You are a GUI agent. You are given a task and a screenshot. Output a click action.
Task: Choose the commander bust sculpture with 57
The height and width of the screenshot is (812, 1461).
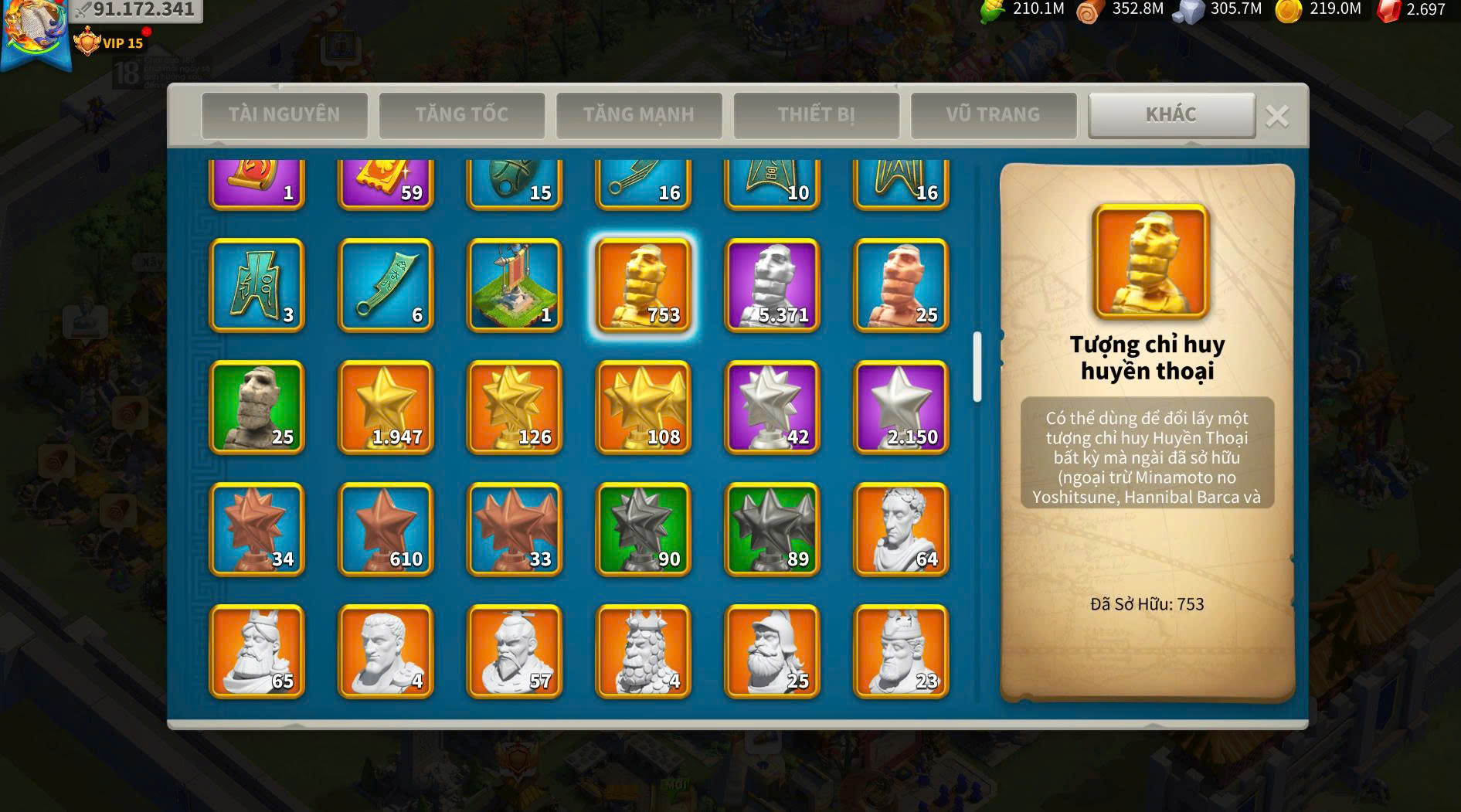515,651
